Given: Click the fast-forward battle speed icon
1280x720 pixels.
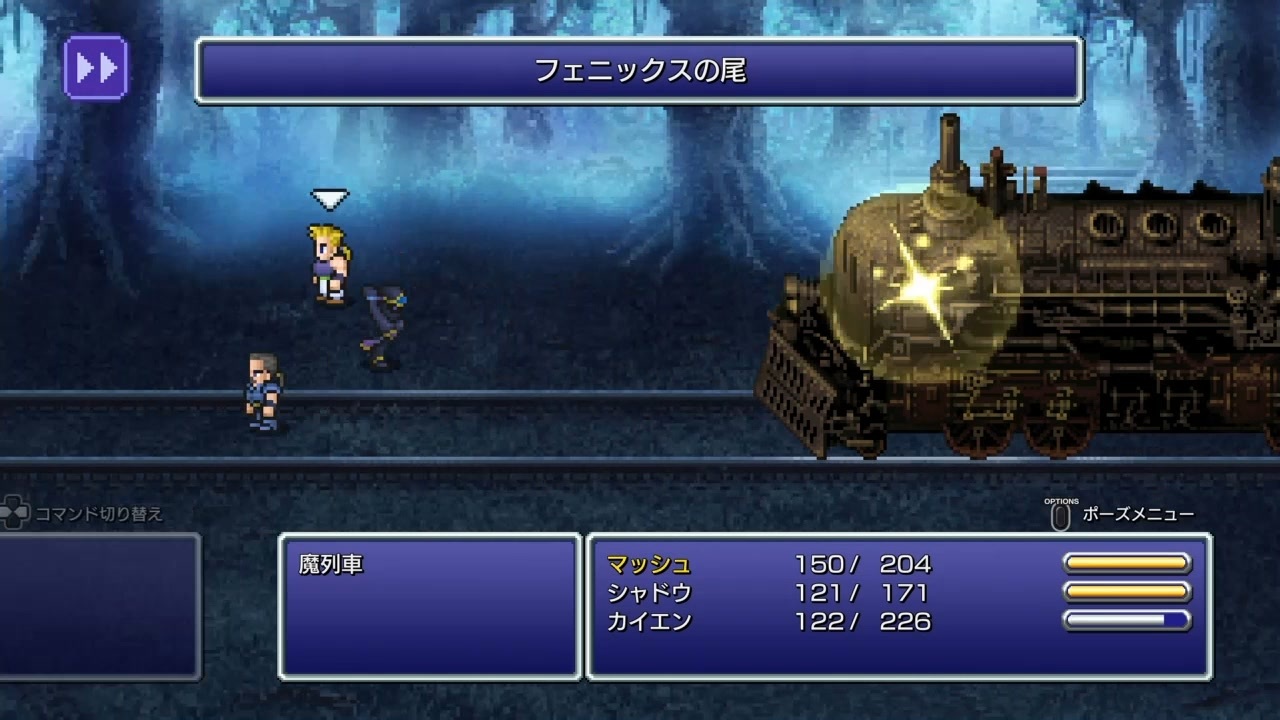Looking at the screenshot, I should tap(95, 65).
